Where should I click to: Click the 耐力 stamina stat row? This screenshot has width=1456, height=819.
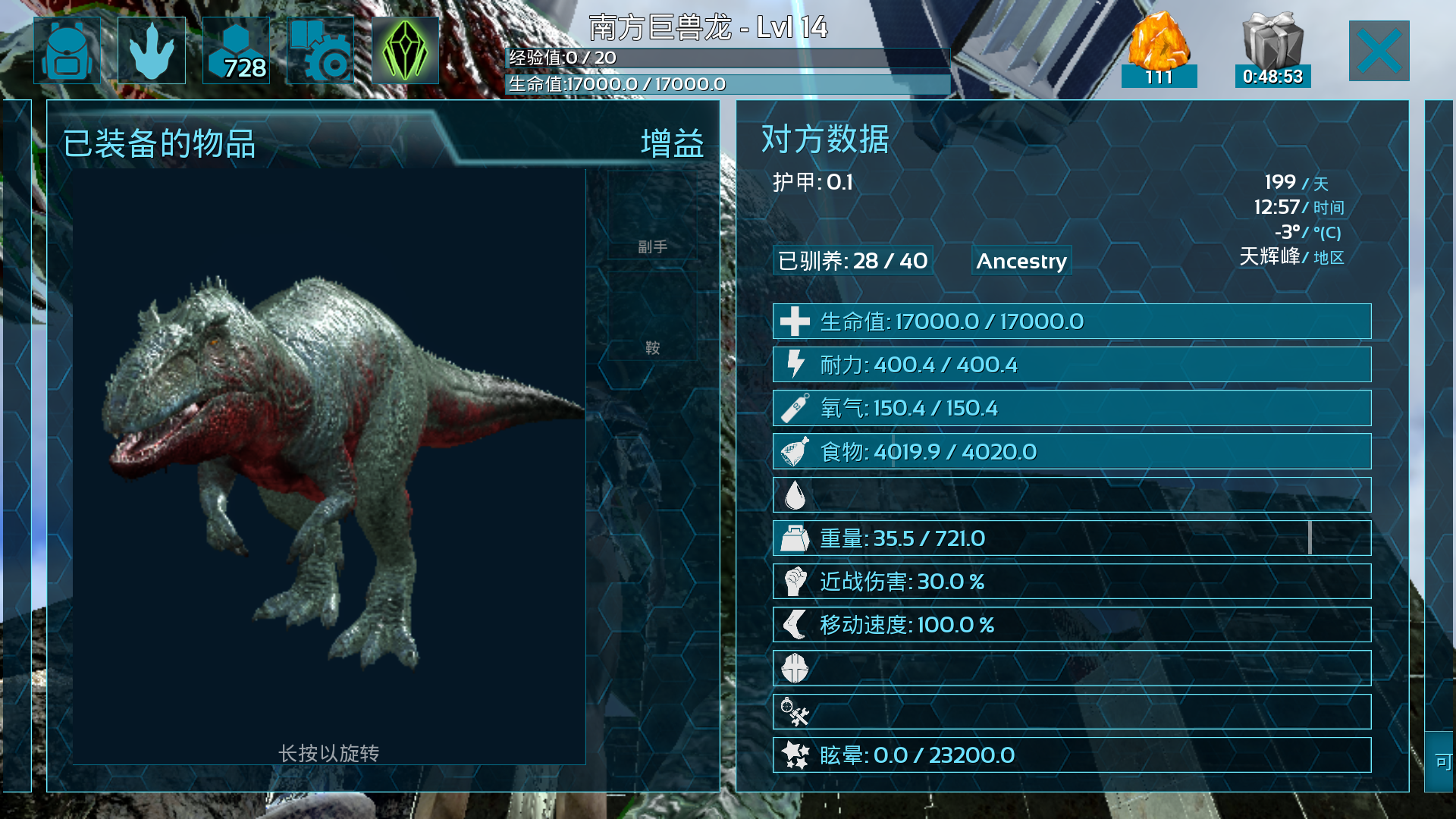click(1071, 365)
